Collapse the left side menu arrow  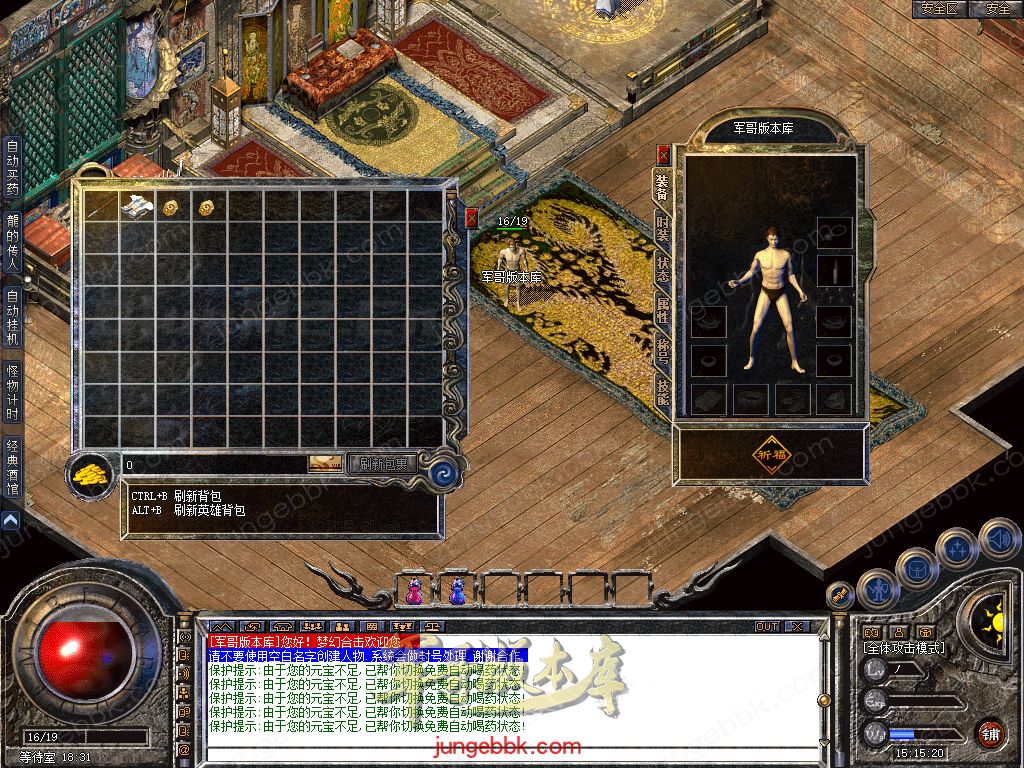pos(11,521)
